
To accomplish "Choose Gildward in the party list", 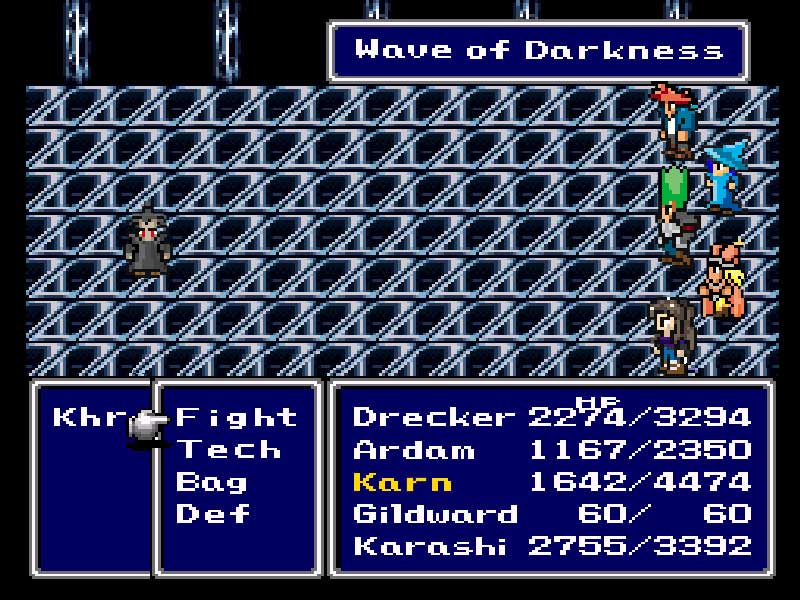I will pyautogui.click(x=435, y=514).
